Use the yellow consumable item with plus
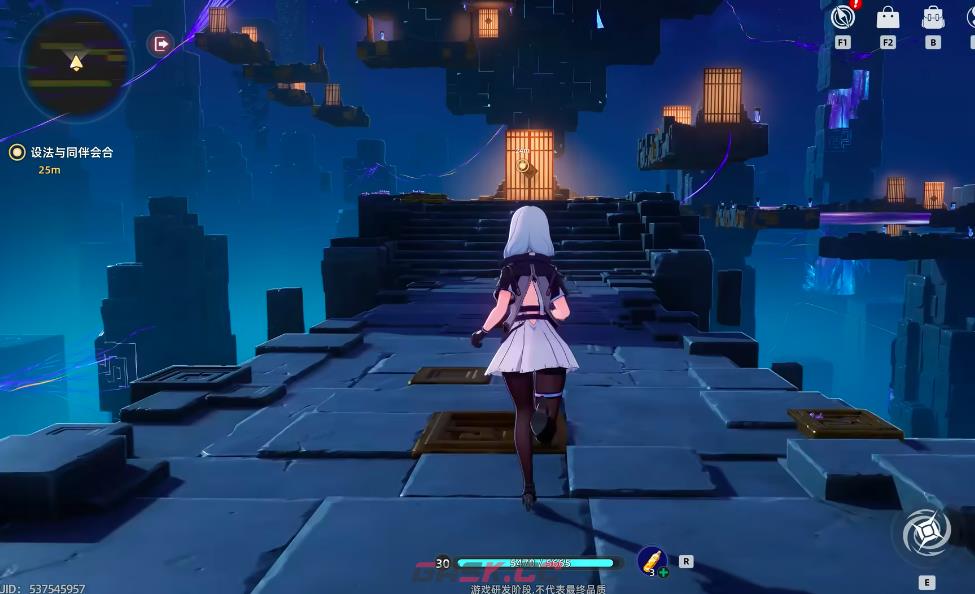The width and height of the screenshot is (975, 594). pos(651,561)
